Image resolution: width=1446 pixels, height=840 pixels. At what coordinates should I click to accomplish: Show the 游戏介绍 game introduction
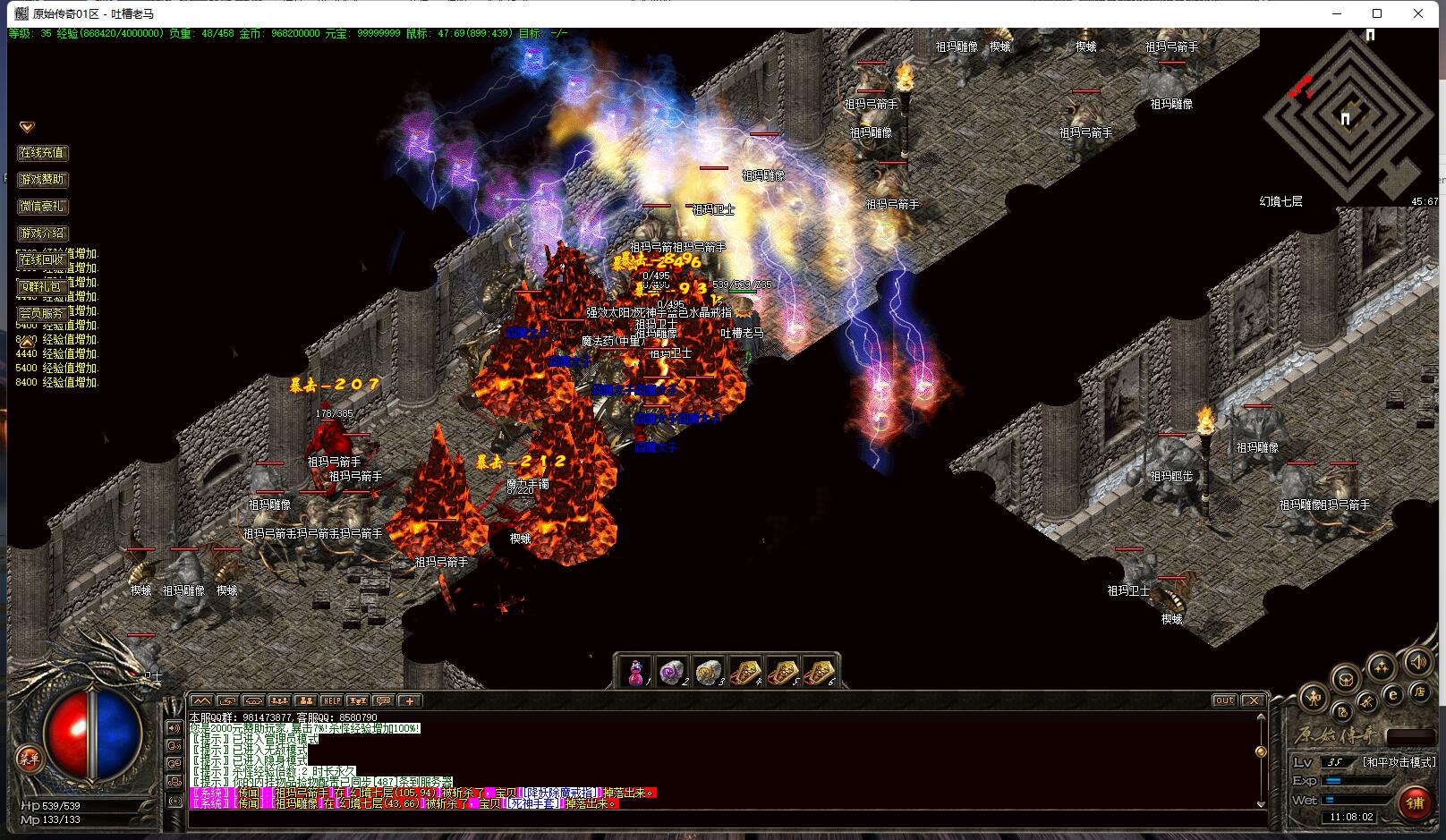[43, 233]
